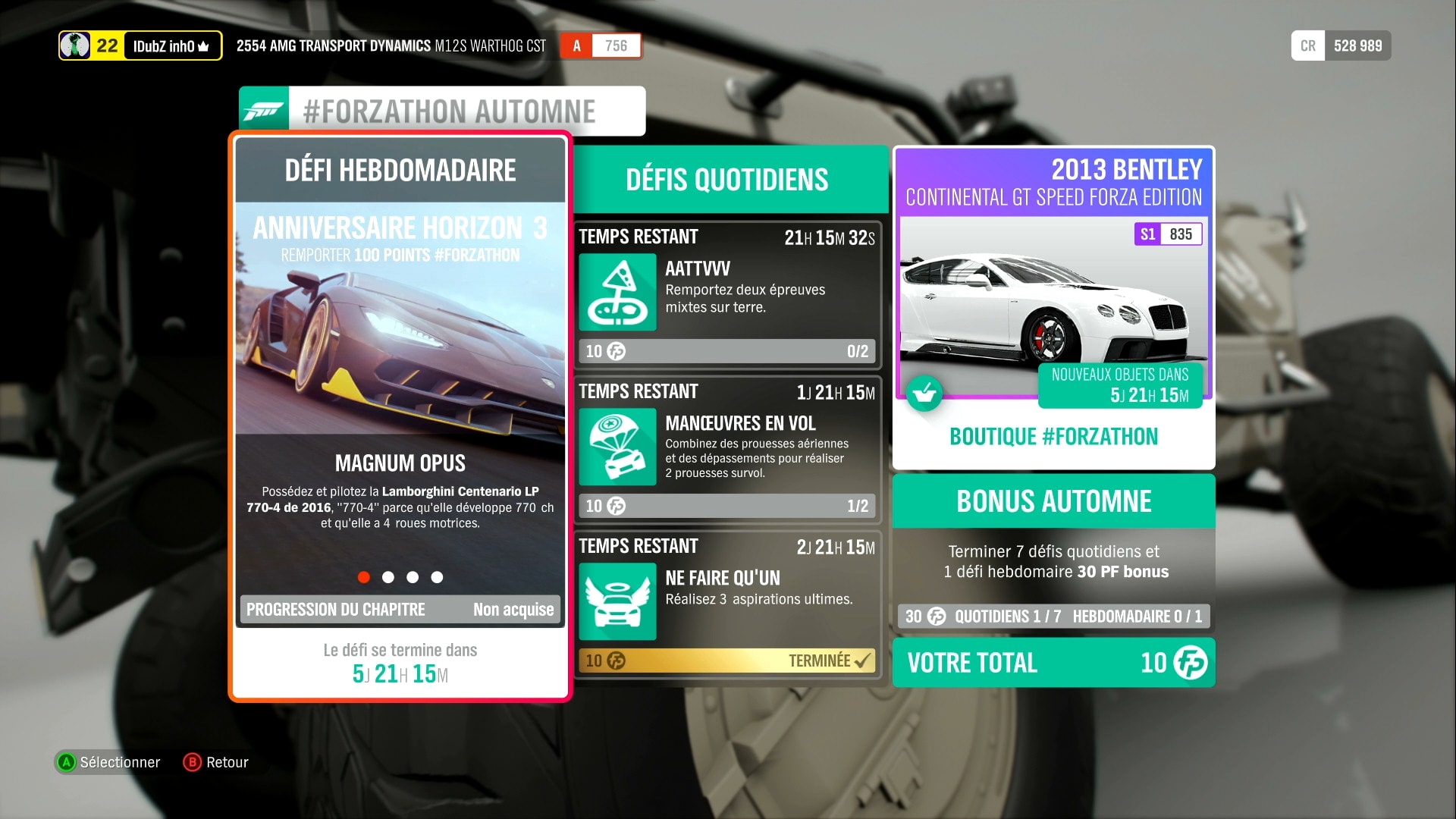Click the AATTVVV mixed-race challenge icon

pyautogui.click(x=617, y=293)
